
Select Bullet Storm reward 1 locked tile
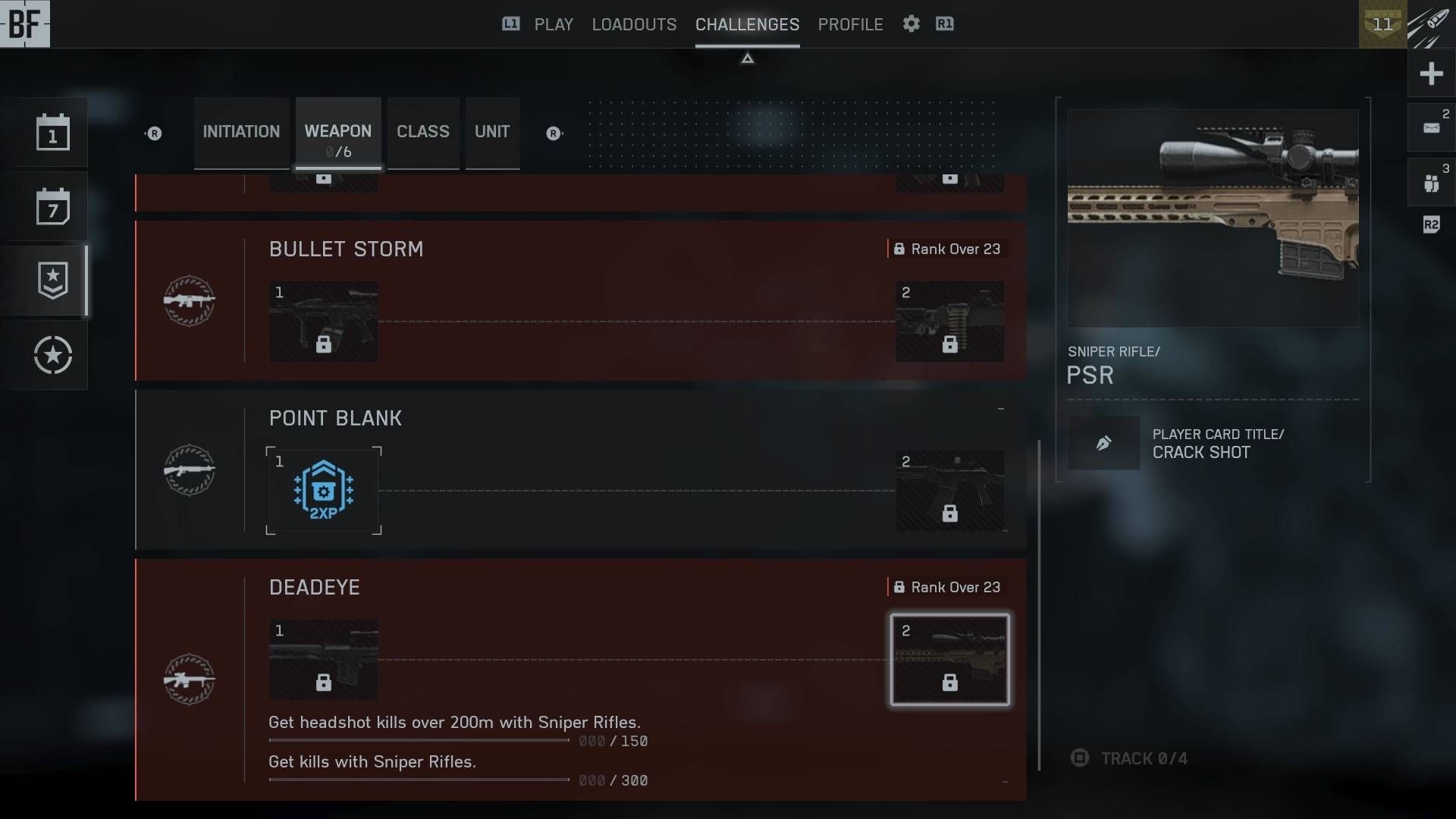coord(324,322)
